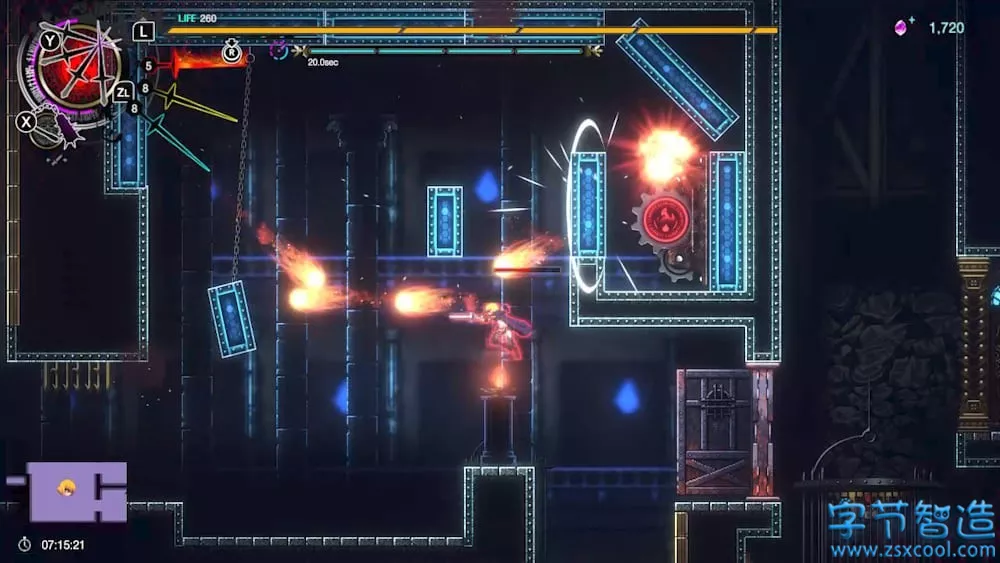
Task: Choose the yellow sword weapon
Action: (x=200, y=104)
